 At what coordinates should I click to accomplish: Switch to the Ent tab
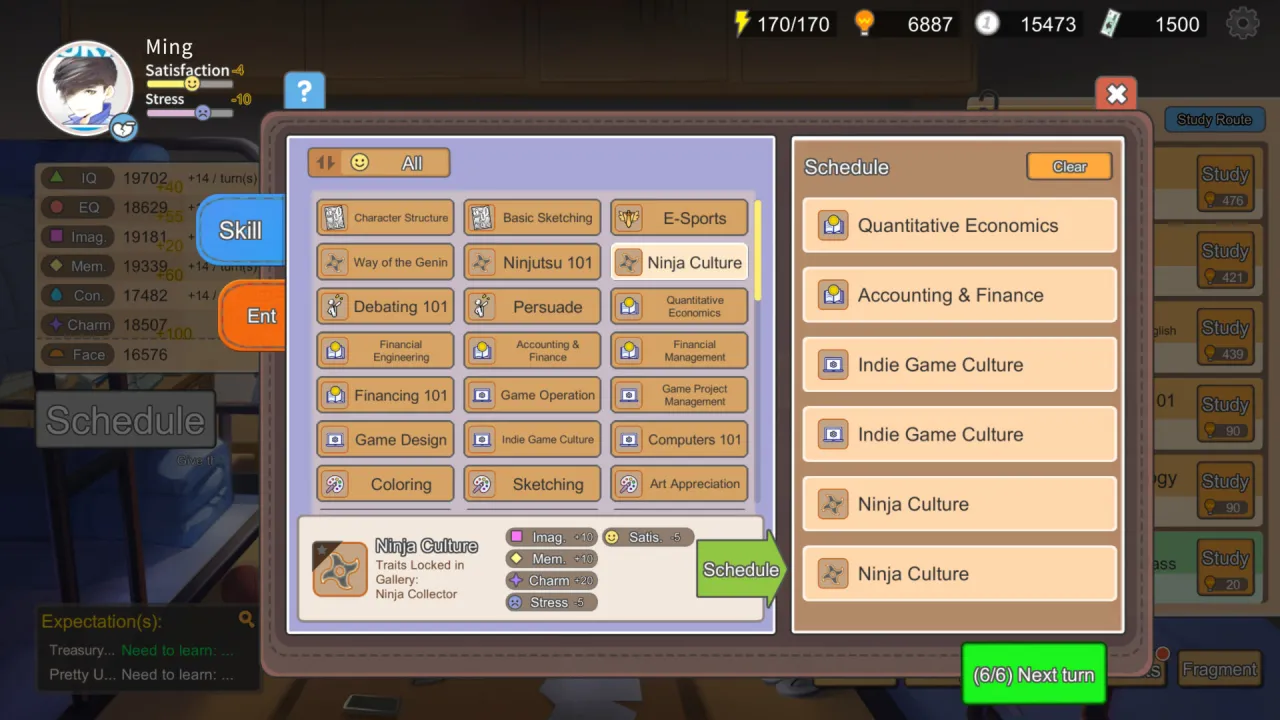(x=261, y=316)
